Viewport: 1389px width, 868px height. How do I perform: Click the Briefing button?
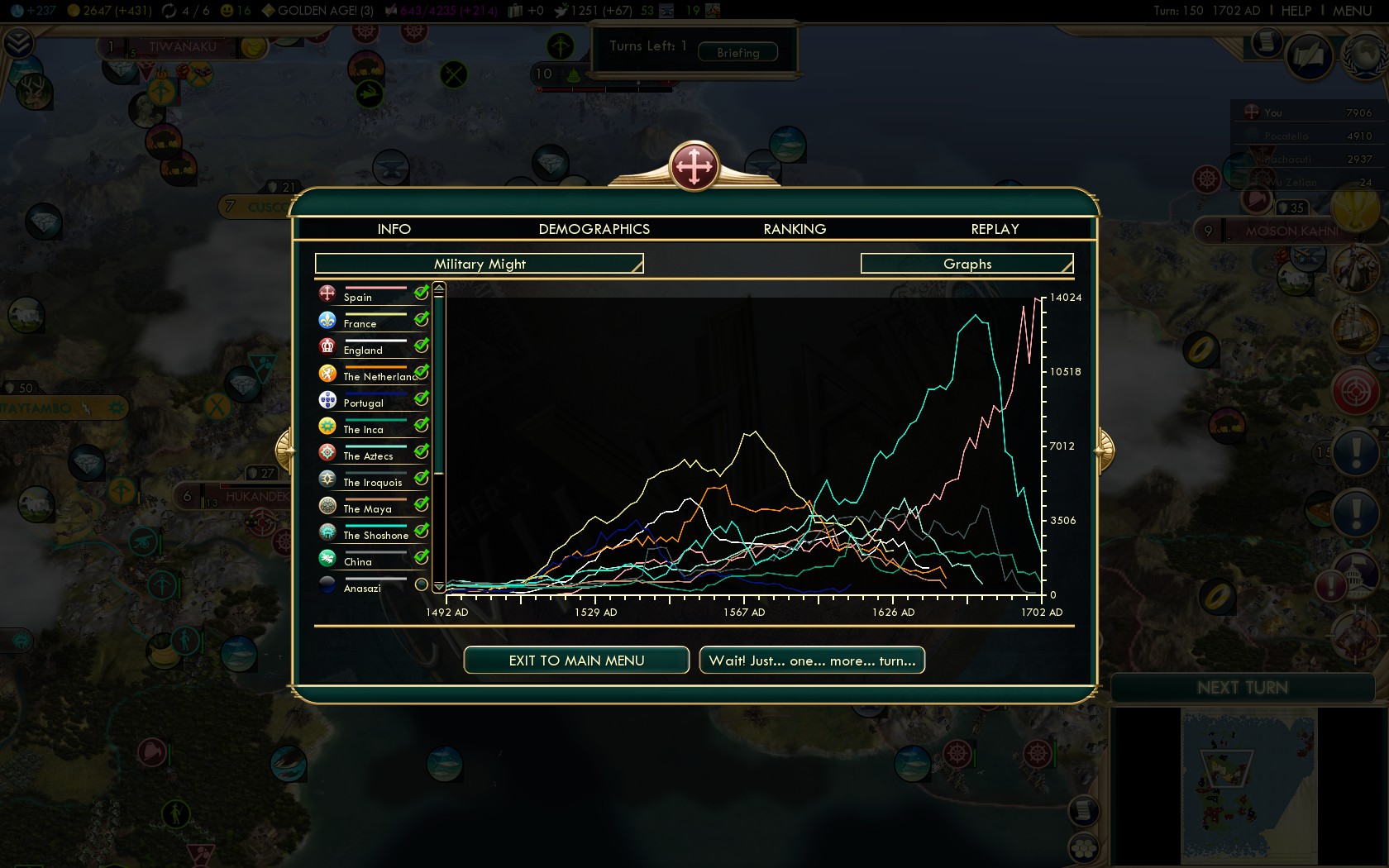737,52
